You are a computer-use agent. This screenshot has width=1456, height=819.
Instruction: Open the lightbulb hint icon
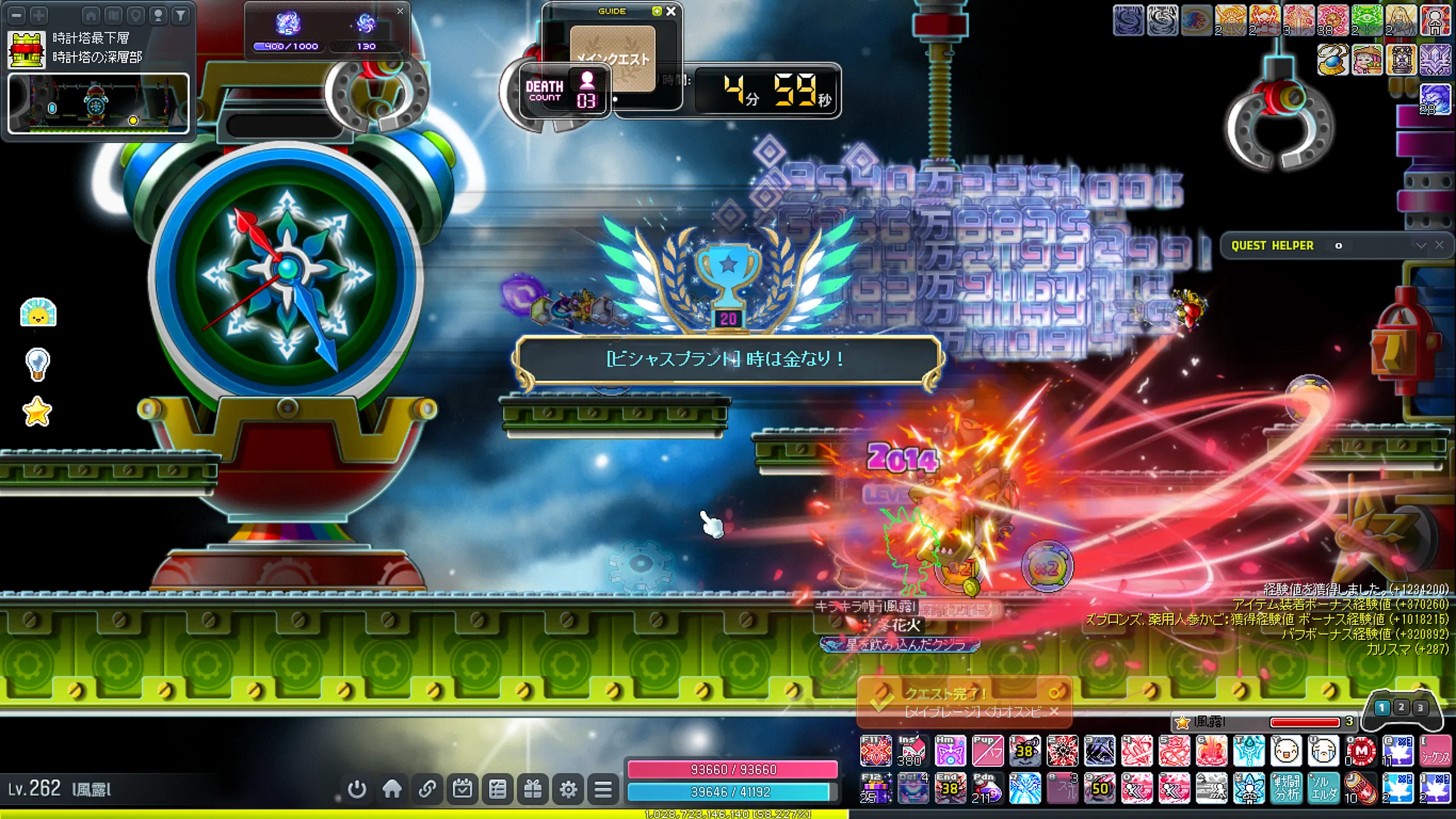coord(38,363)
